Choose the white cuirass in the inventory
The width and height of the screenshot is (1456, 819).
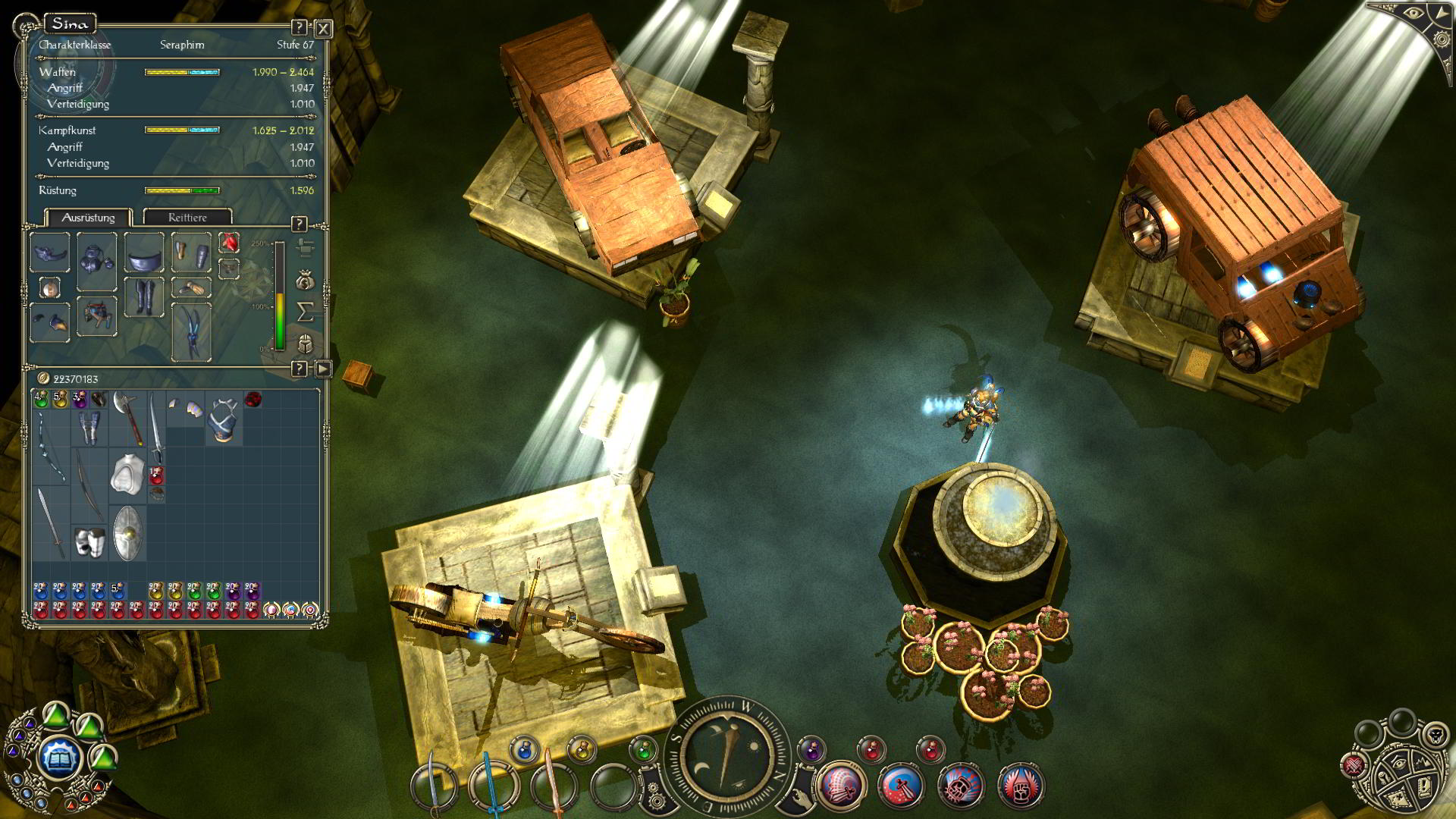127,475
